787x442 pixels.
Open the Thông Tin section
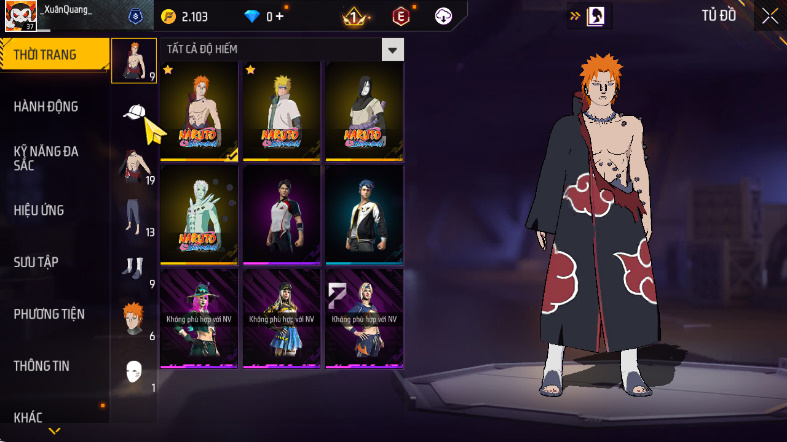42,366
